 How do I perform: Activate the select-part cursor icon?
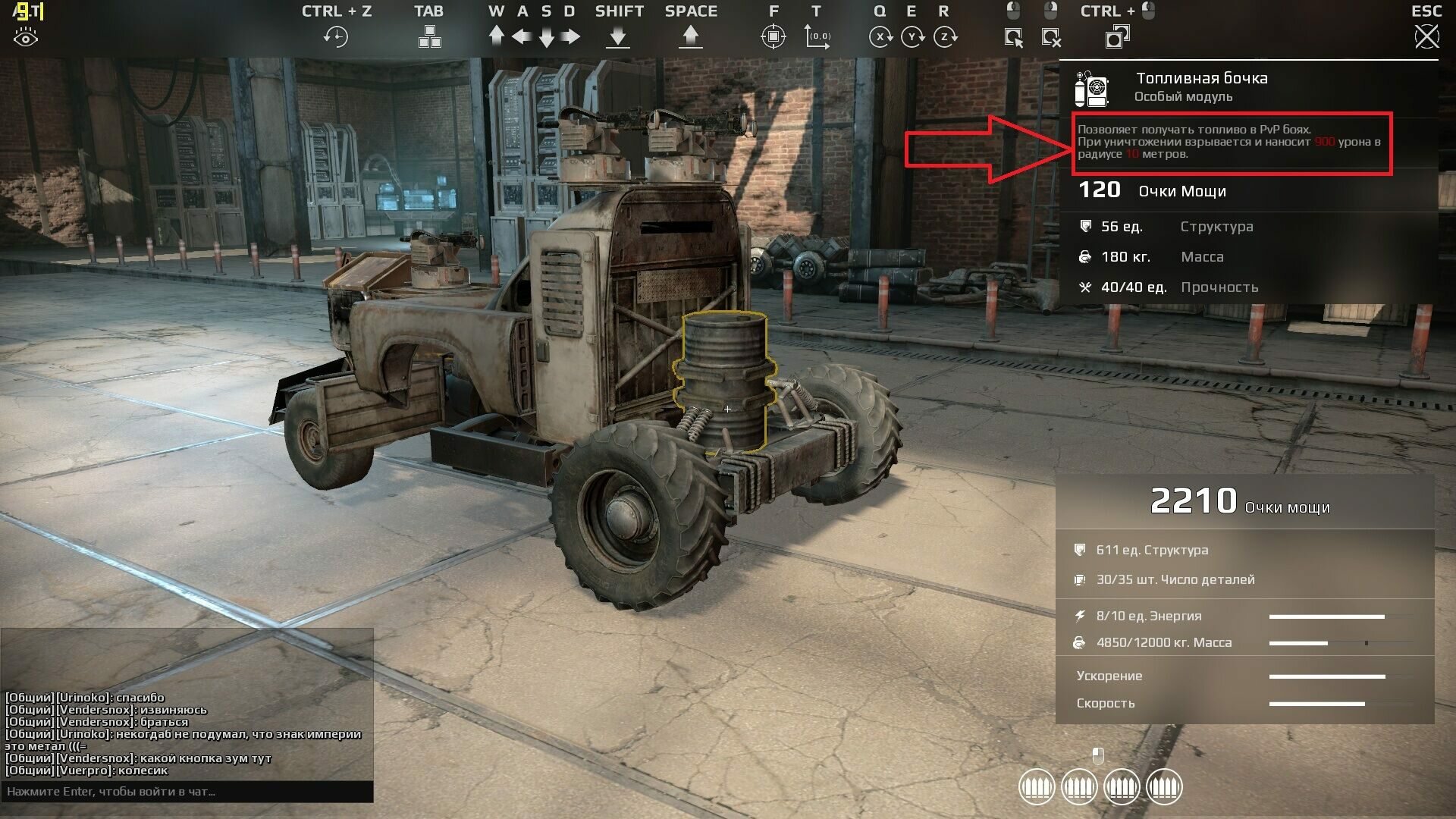[1013, 36]
